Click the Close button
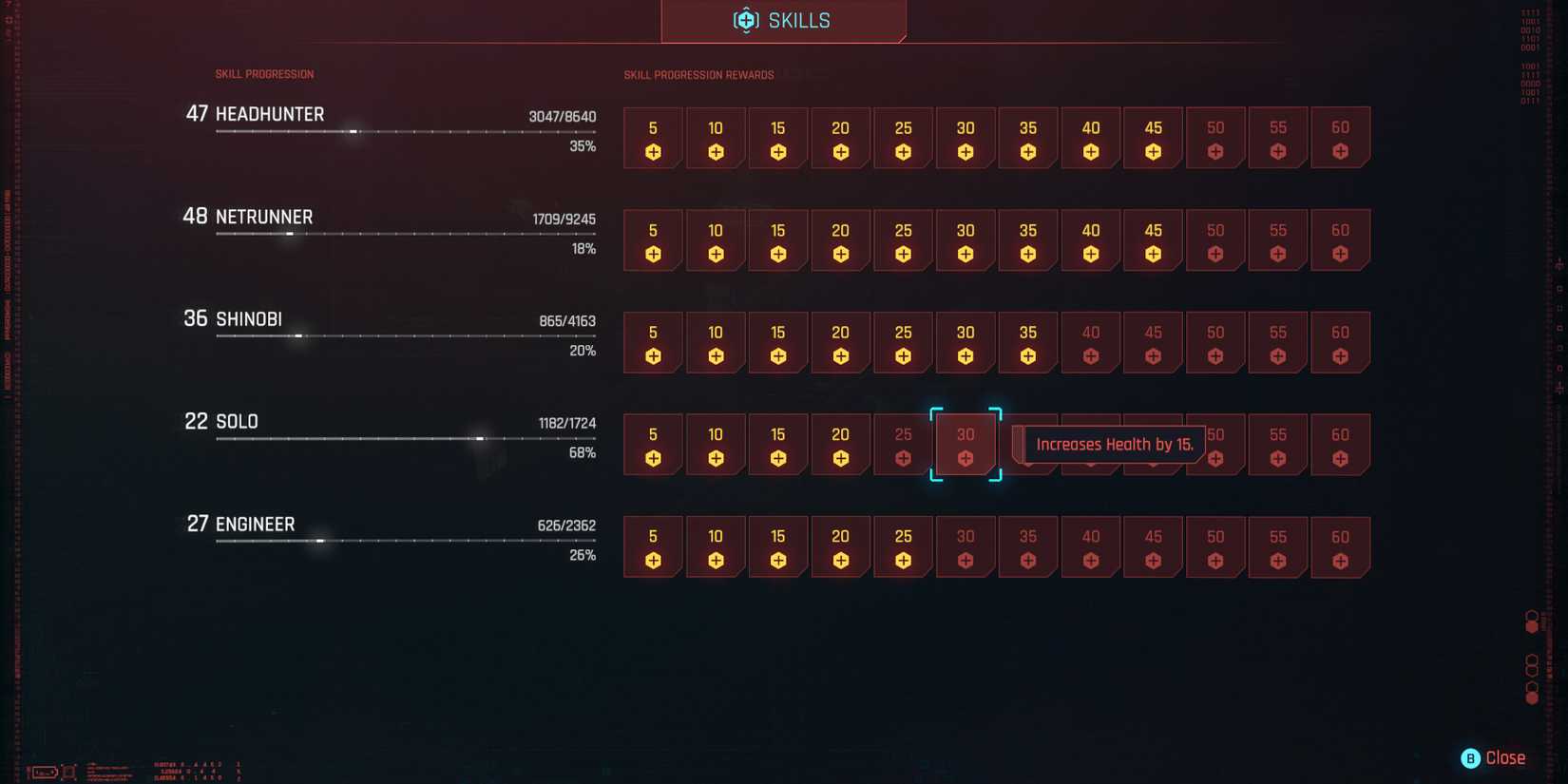The width and height of the screenshot is (1568, 784). point(1505,757)
